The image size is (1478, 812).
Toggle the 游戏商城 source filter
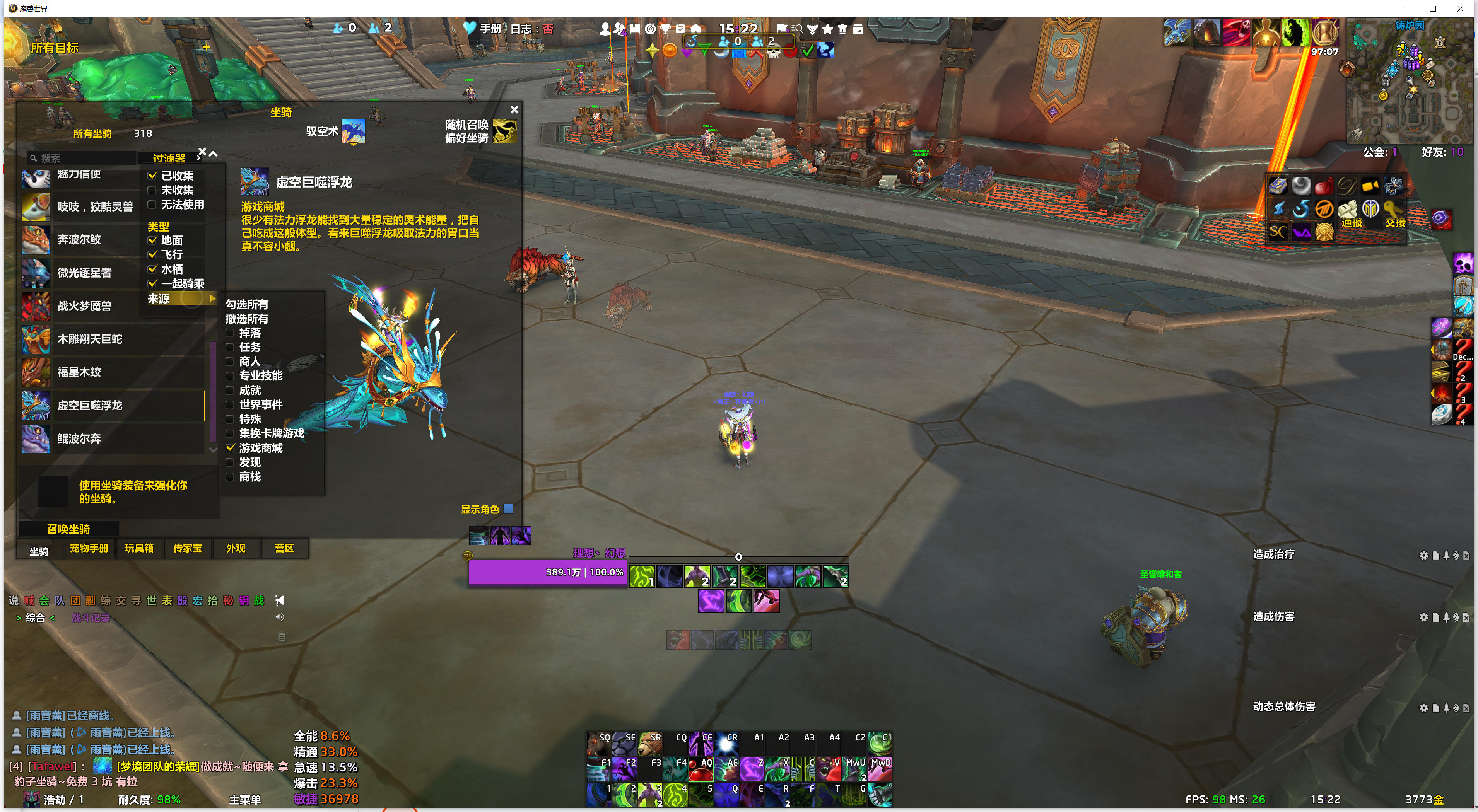(231, 448)
